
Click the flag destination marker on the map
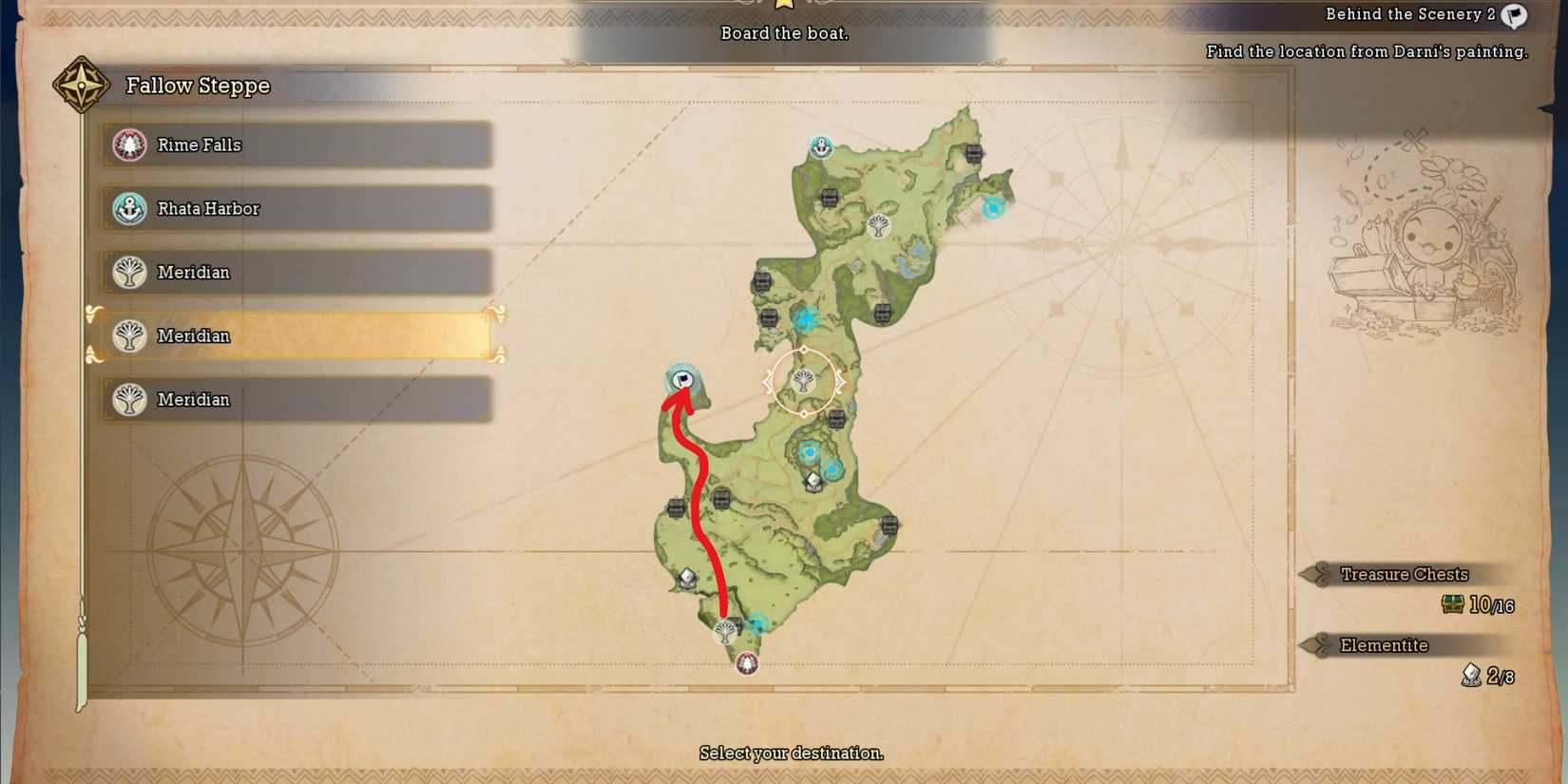click(x=683, y=380)
